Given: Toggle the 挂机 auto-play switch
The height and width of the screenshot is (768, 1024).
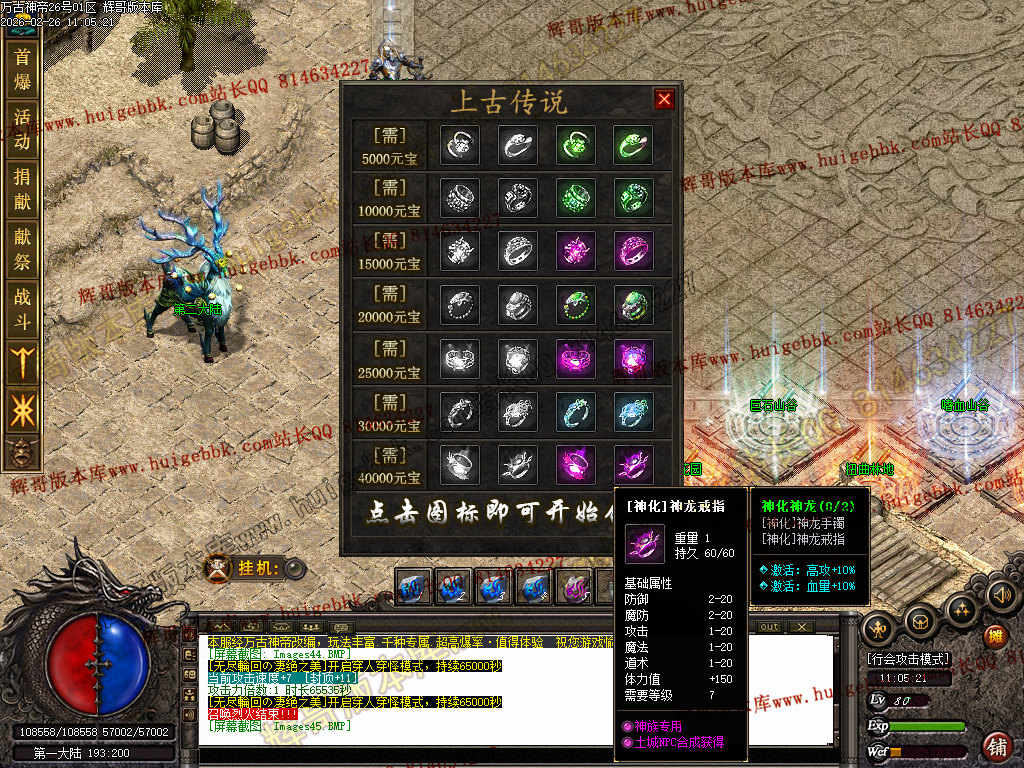Looking at the screenshot, I should pos(294,569).
